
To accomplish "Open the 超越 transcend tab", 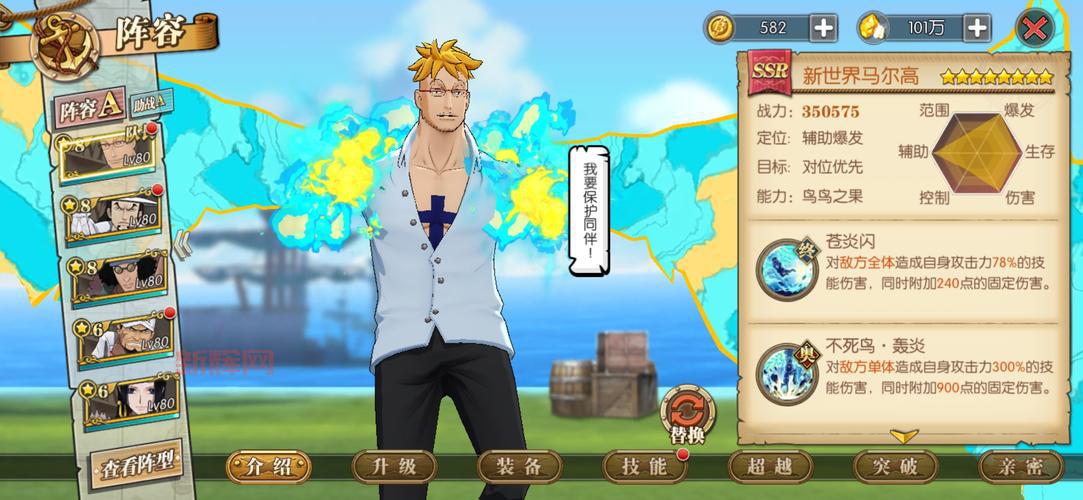I will (768, 466).
